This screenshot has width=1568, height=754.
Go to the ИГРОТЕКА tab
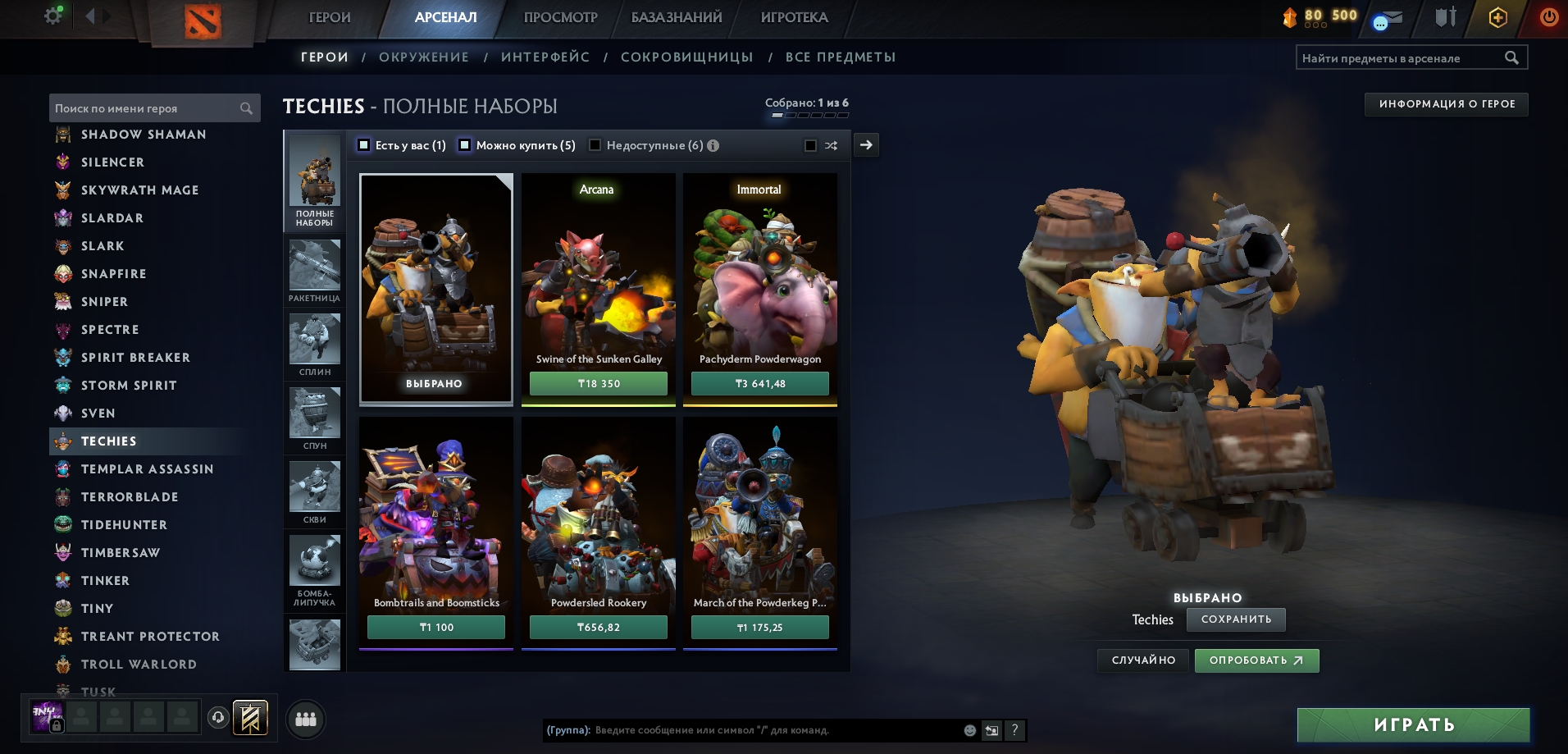(x=794, y=17)
